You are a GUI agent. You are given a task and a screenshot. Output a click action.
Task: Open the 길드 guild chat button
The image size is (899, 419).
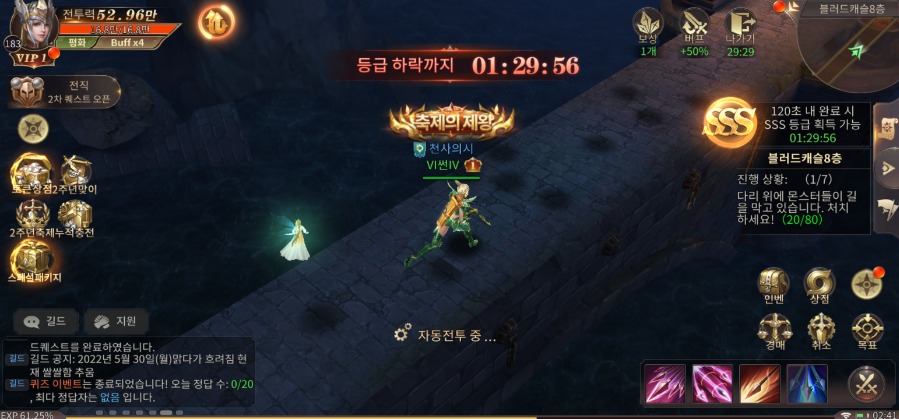click(46, 321)
